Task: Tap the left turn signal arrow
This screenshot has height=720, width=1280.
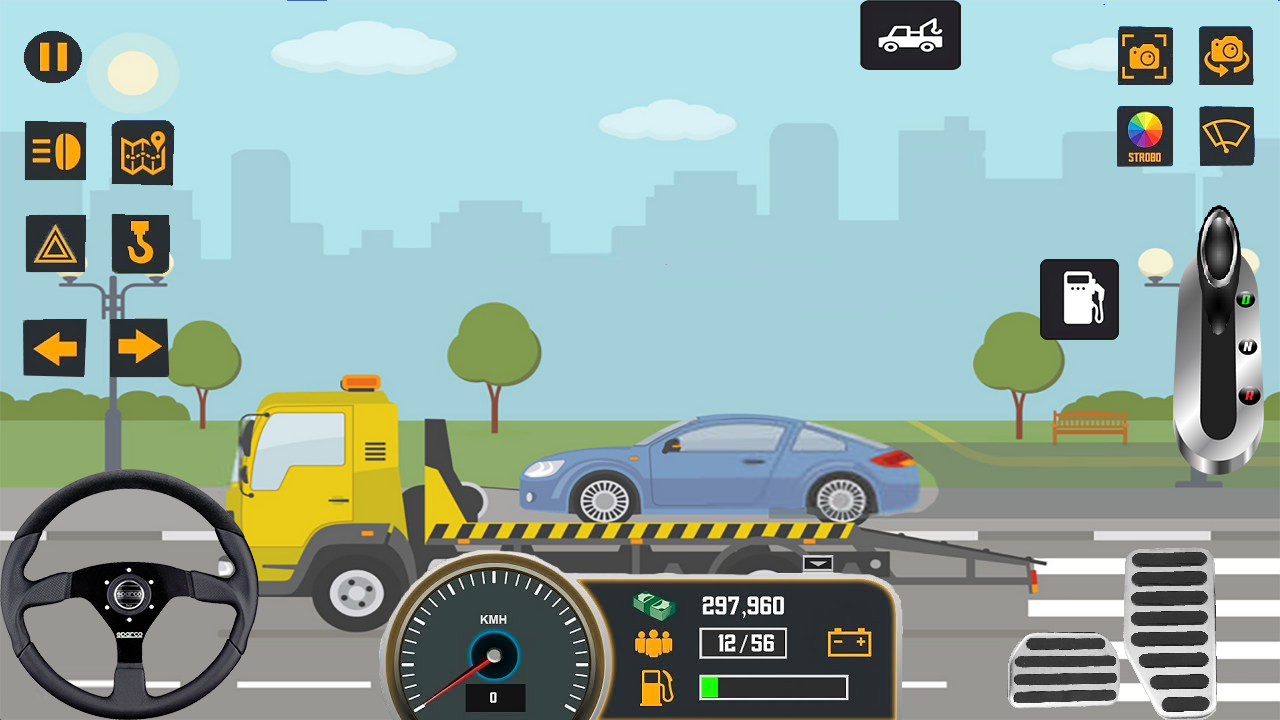Action: (55, 346)
